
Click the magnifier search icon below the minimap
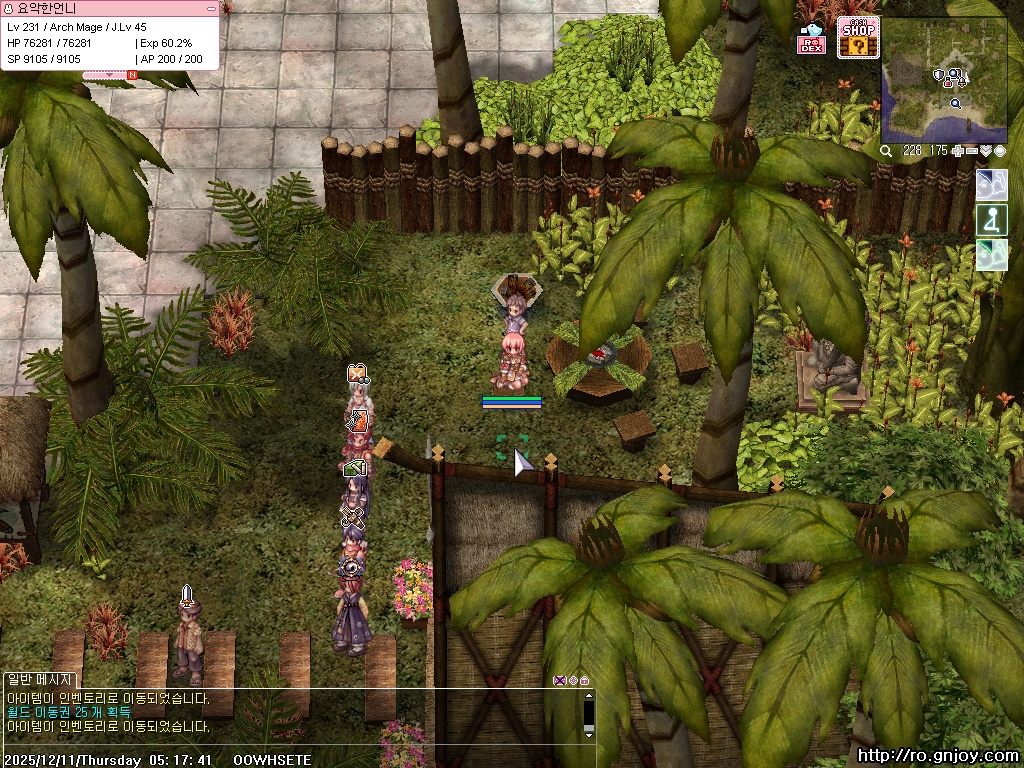pos(886,151)
